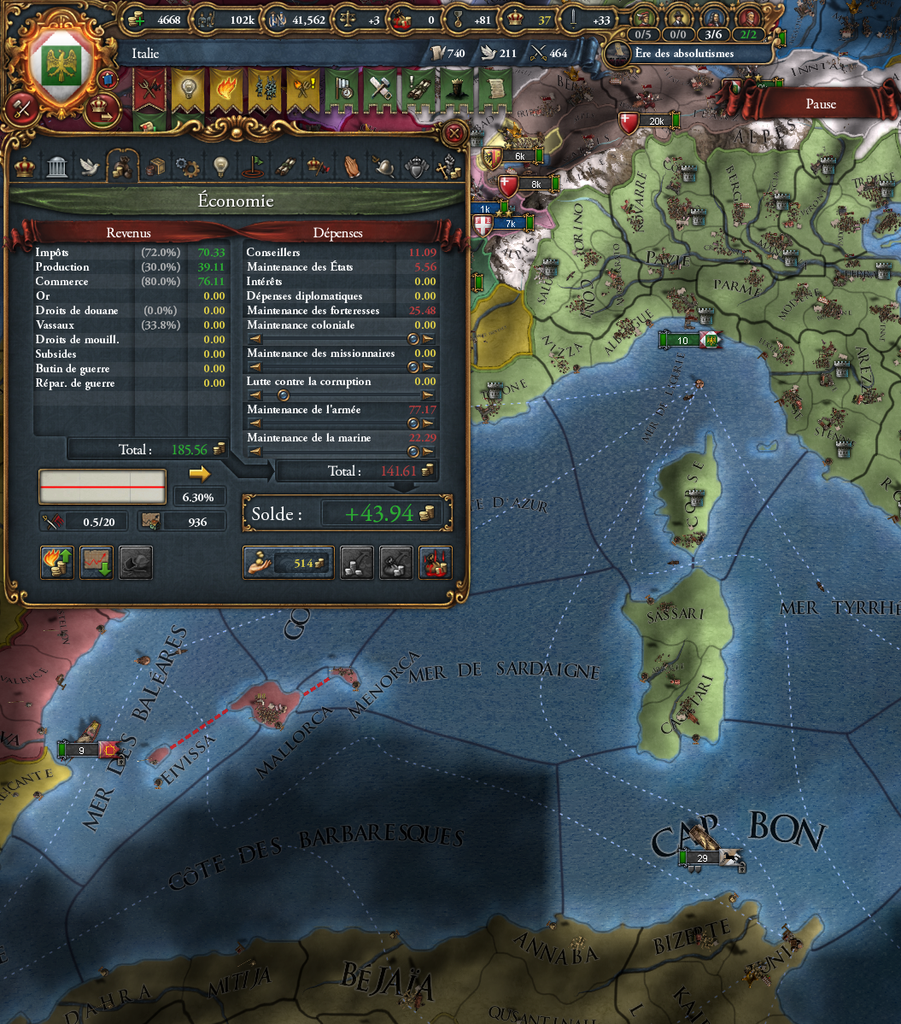Open the Technology tab with the gears icon
The width and height of the screenshot is (901, 1024).
click(187, 167)
